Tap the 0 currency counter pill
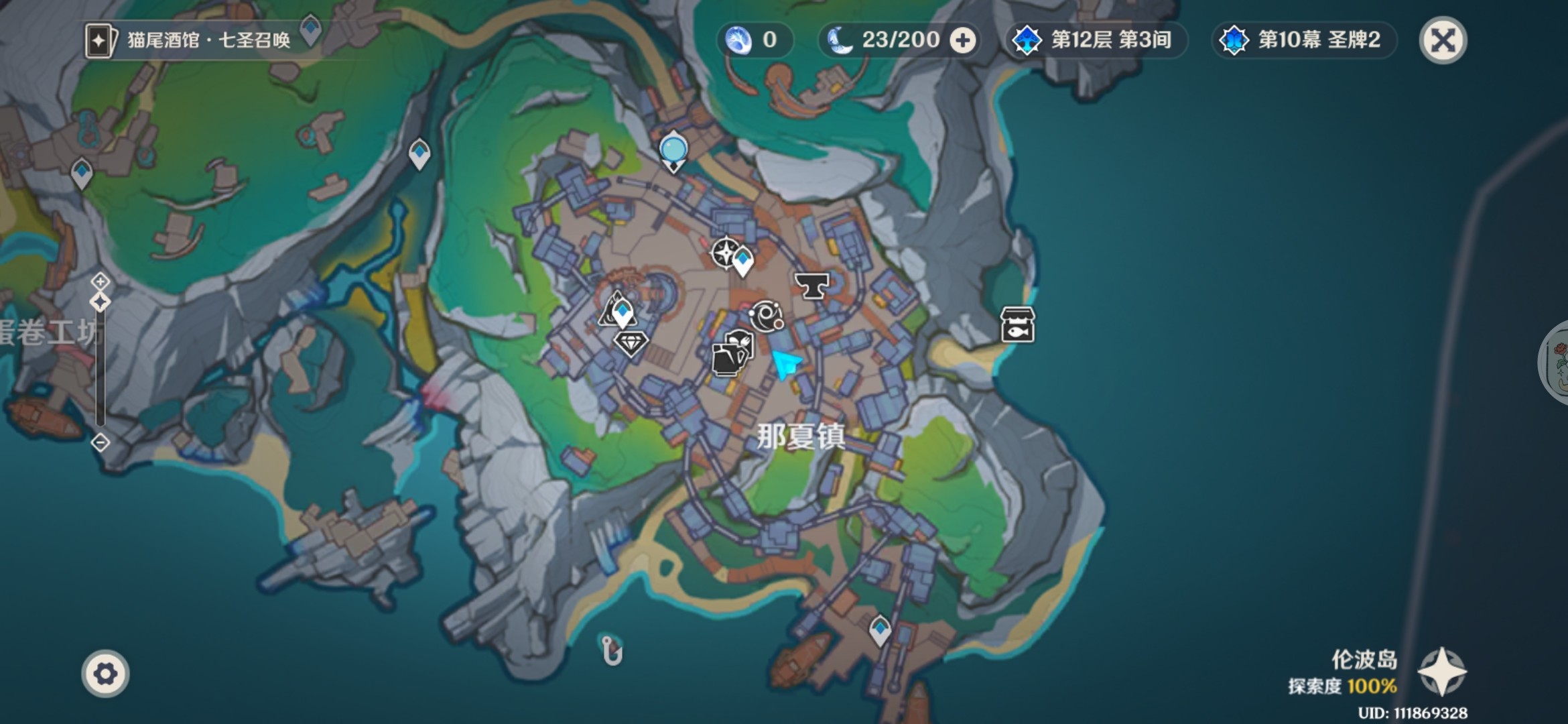This screenshot has height=724, width=1568. click(x=754, y=40)
